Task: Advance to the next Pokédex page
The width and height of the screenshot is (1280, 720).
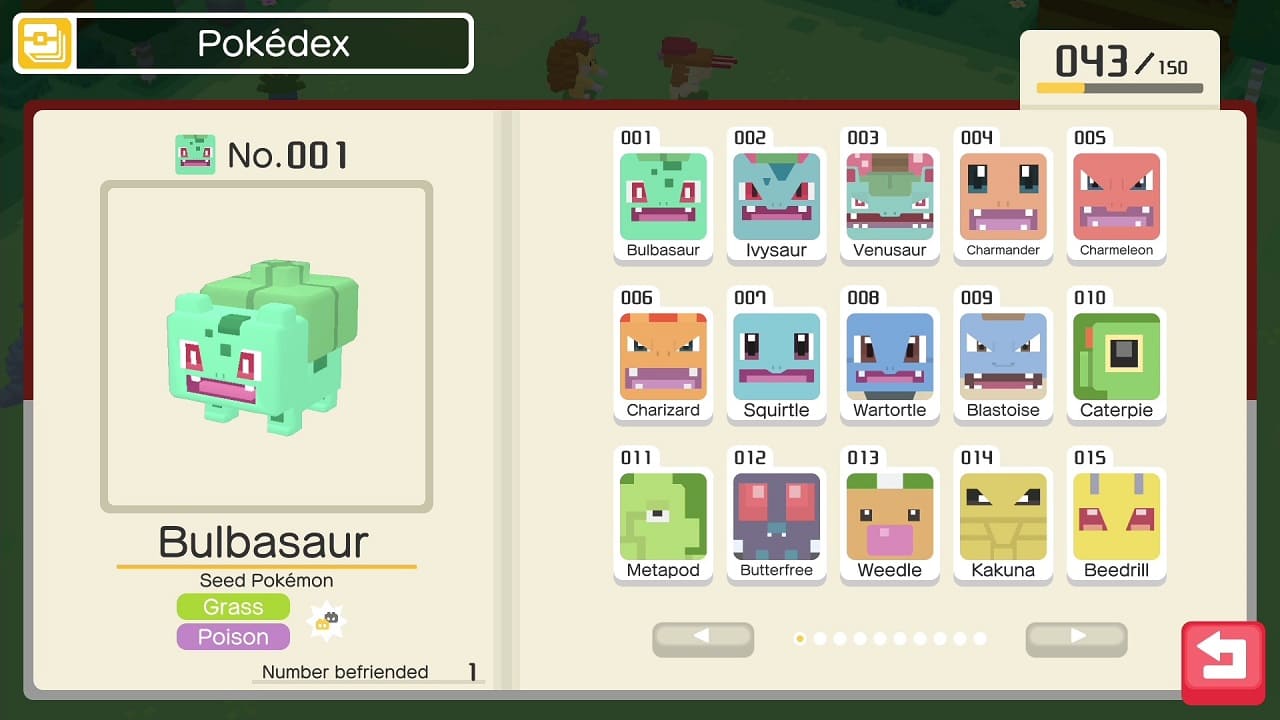Action: tap(1077, 639)
